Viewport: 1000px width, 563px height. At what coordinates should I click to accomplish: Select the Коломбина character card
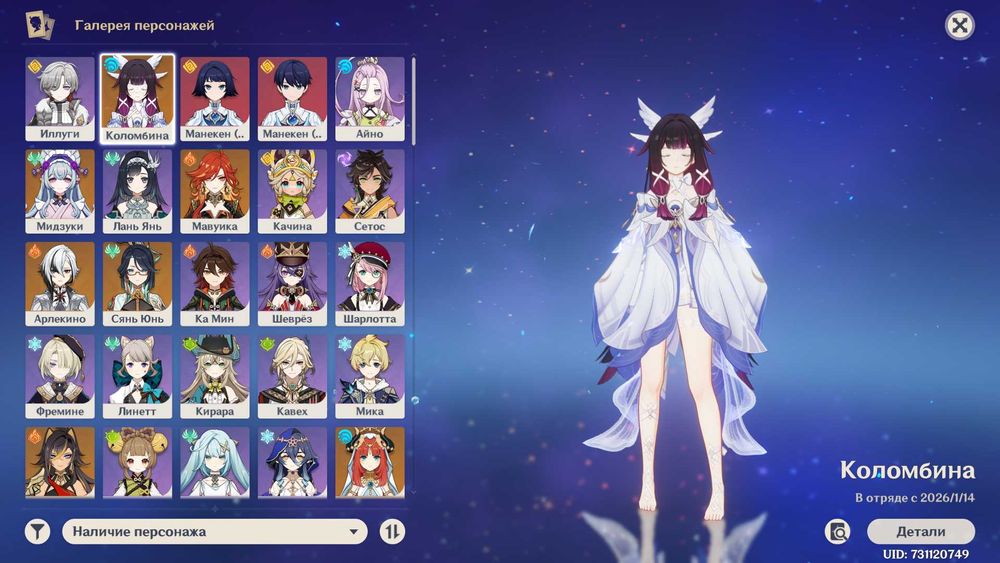coord(138,99)
